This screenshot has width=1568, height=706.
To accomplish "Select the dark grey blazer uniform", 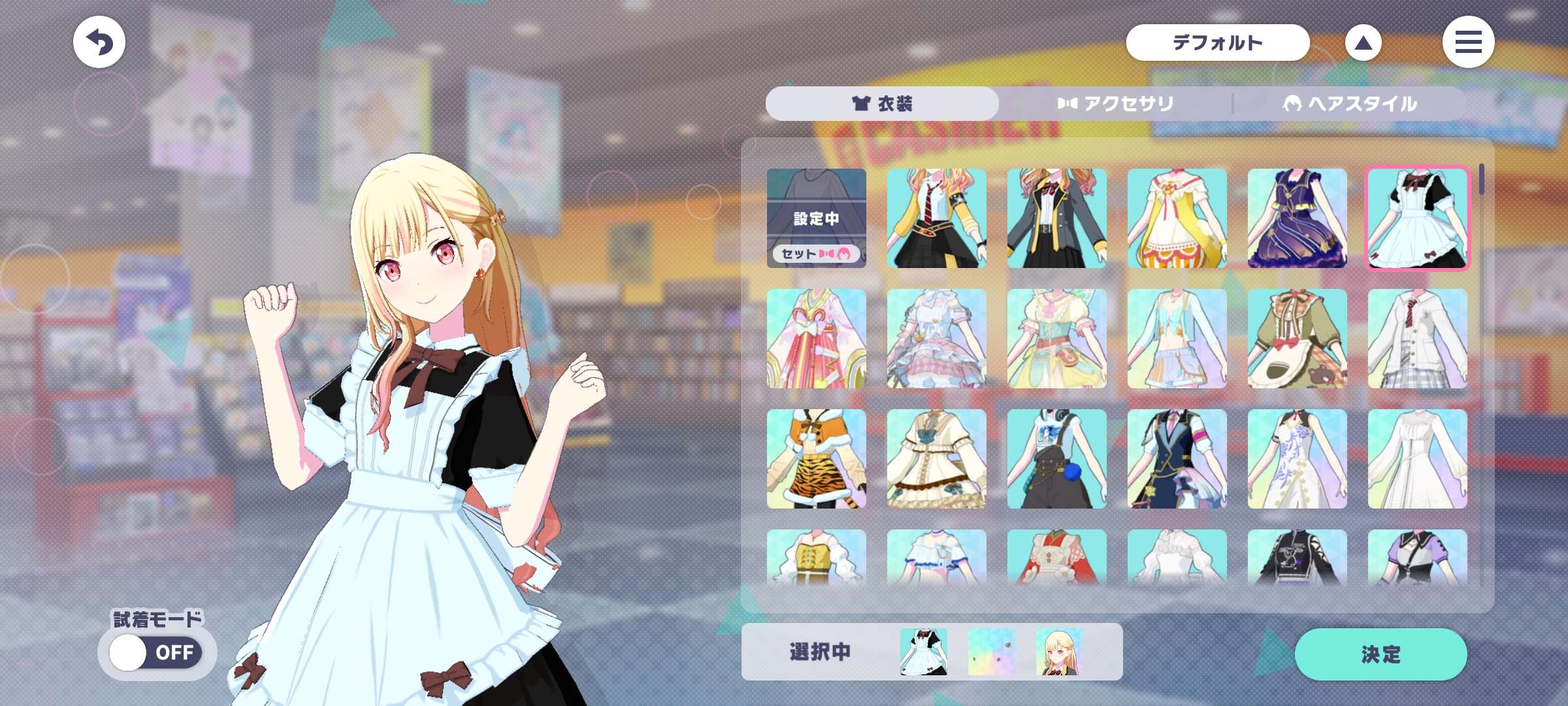I will pos(1056,218).
